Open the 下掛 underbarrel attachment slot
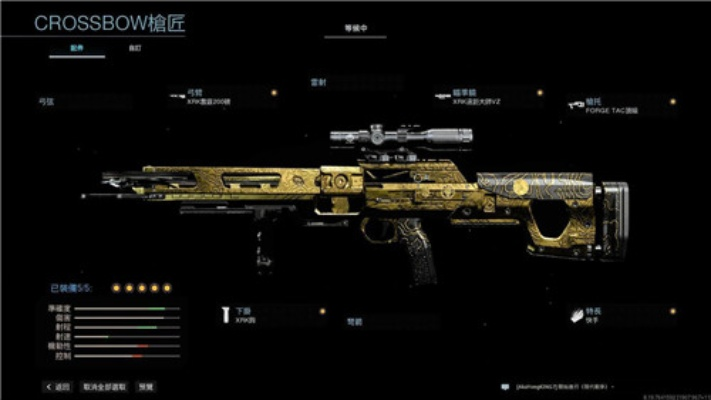Image resolution: width=711 pixels, height=400 pixels. point(268,316)
